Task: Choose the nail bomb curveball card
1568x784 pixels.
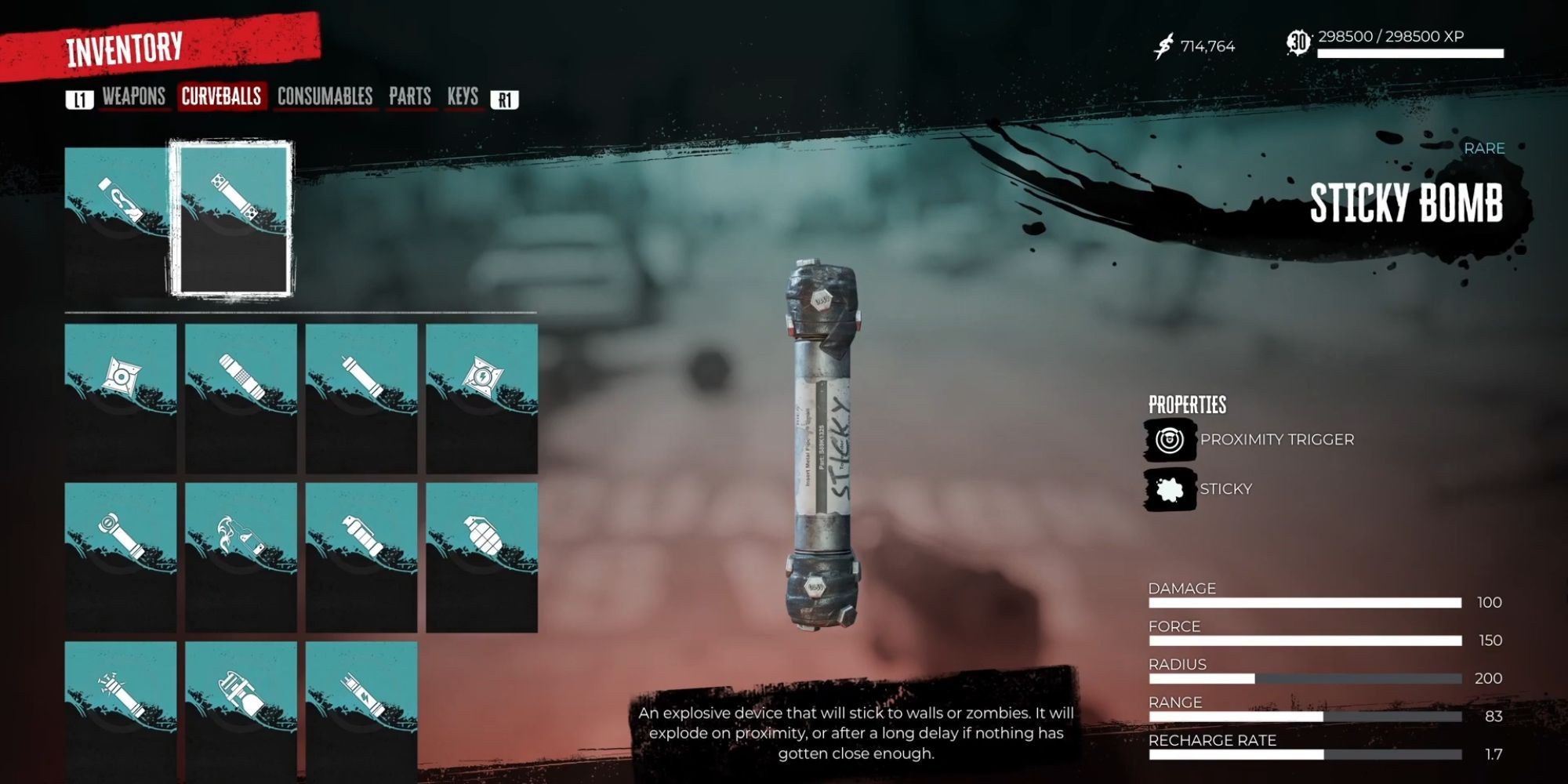Action: (x=121, y=710)
